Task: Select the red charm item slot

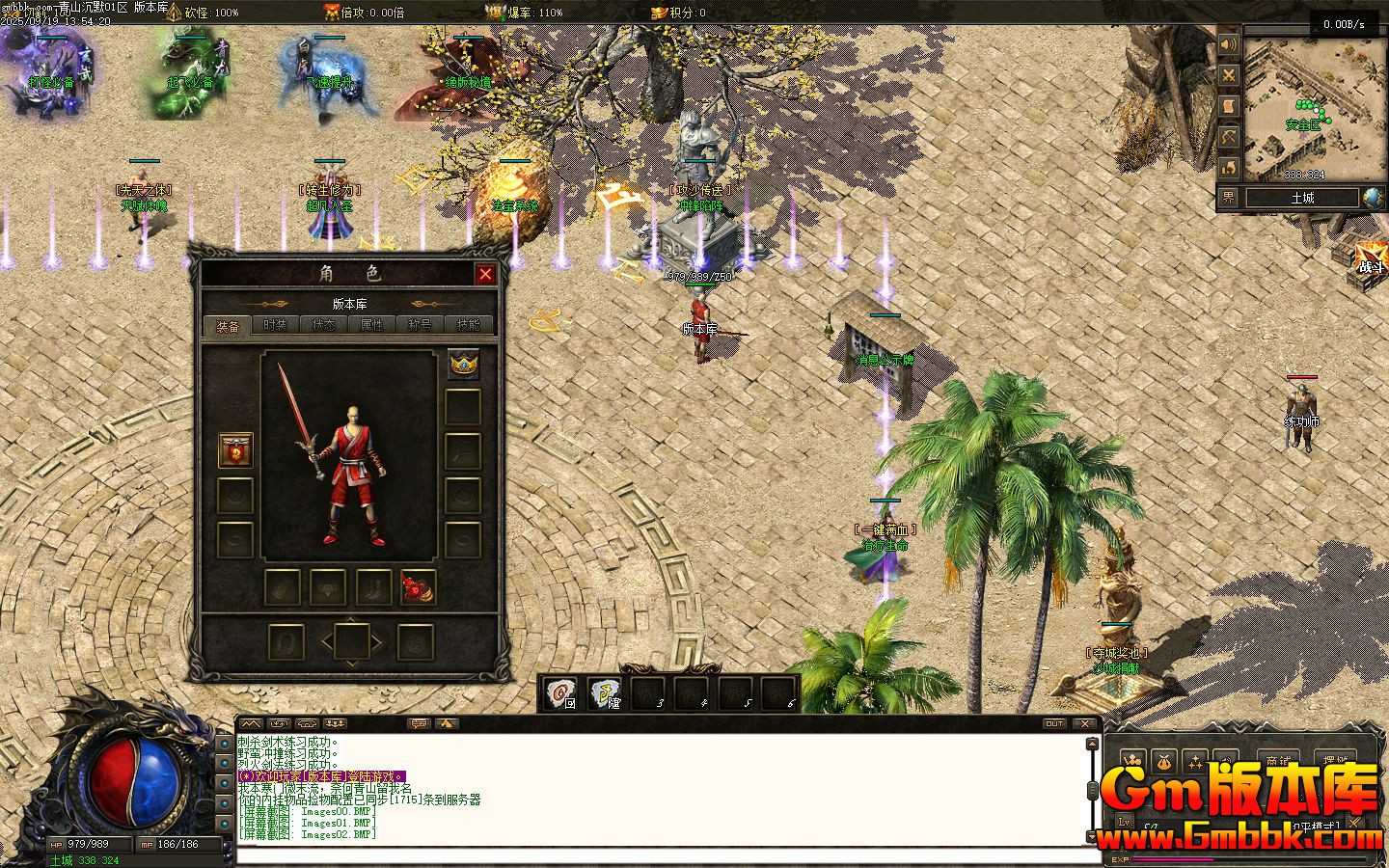Action: coord(418,587)
